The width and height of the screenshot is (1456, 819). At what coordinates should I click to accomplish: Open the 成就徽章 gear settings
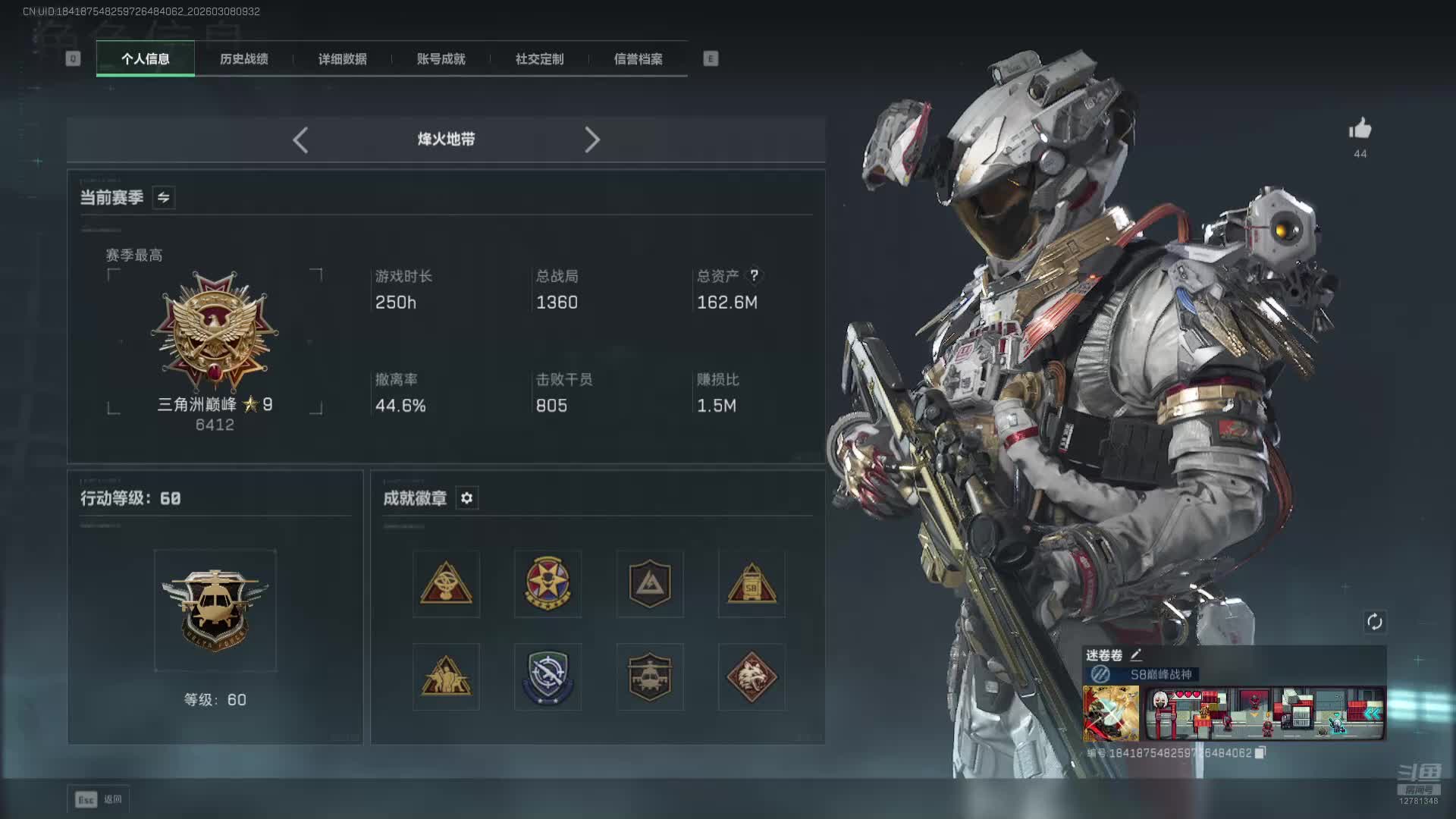click(466, 498)
